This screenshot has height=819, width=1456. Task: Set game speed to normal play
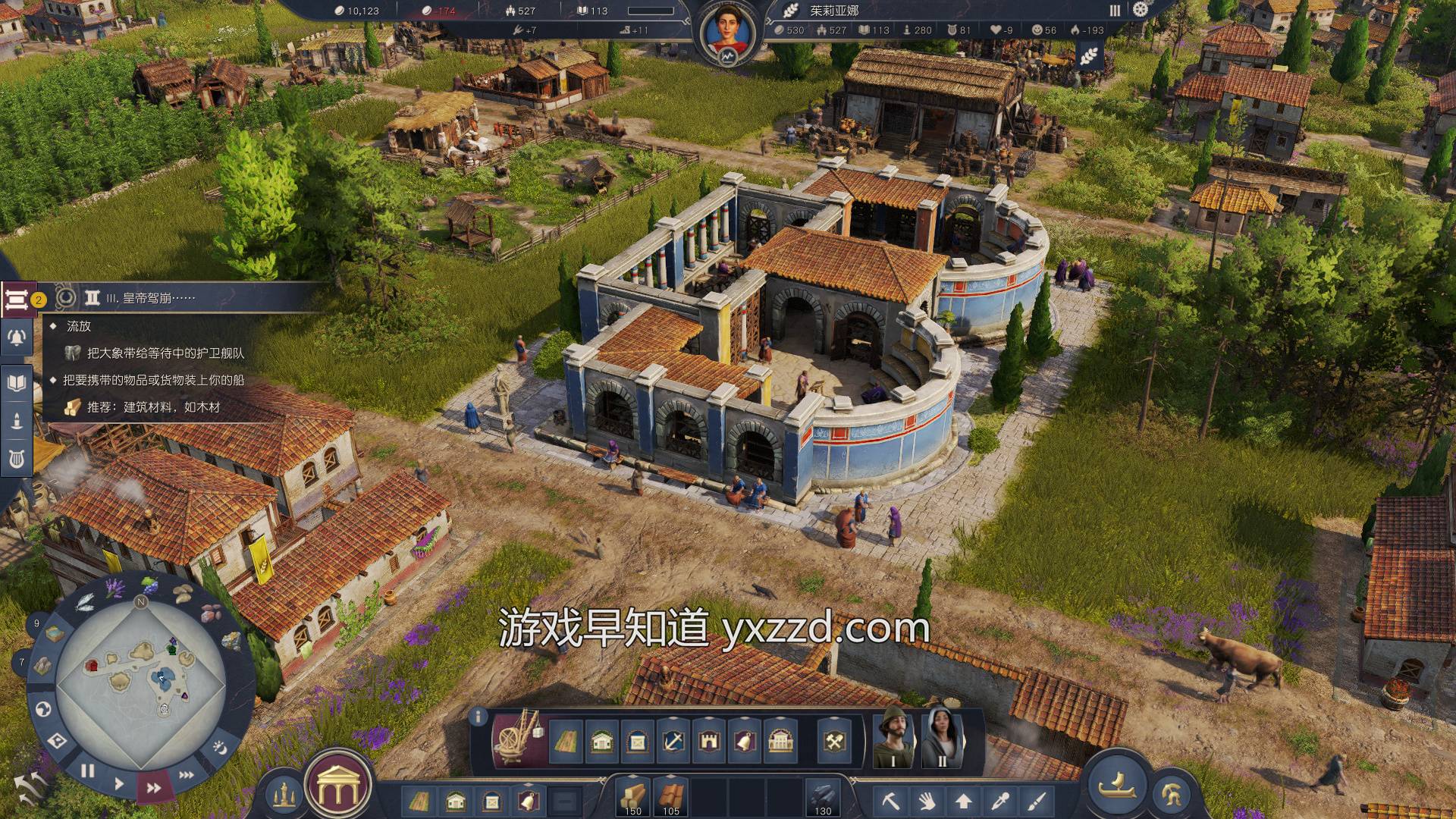(119, 783)
